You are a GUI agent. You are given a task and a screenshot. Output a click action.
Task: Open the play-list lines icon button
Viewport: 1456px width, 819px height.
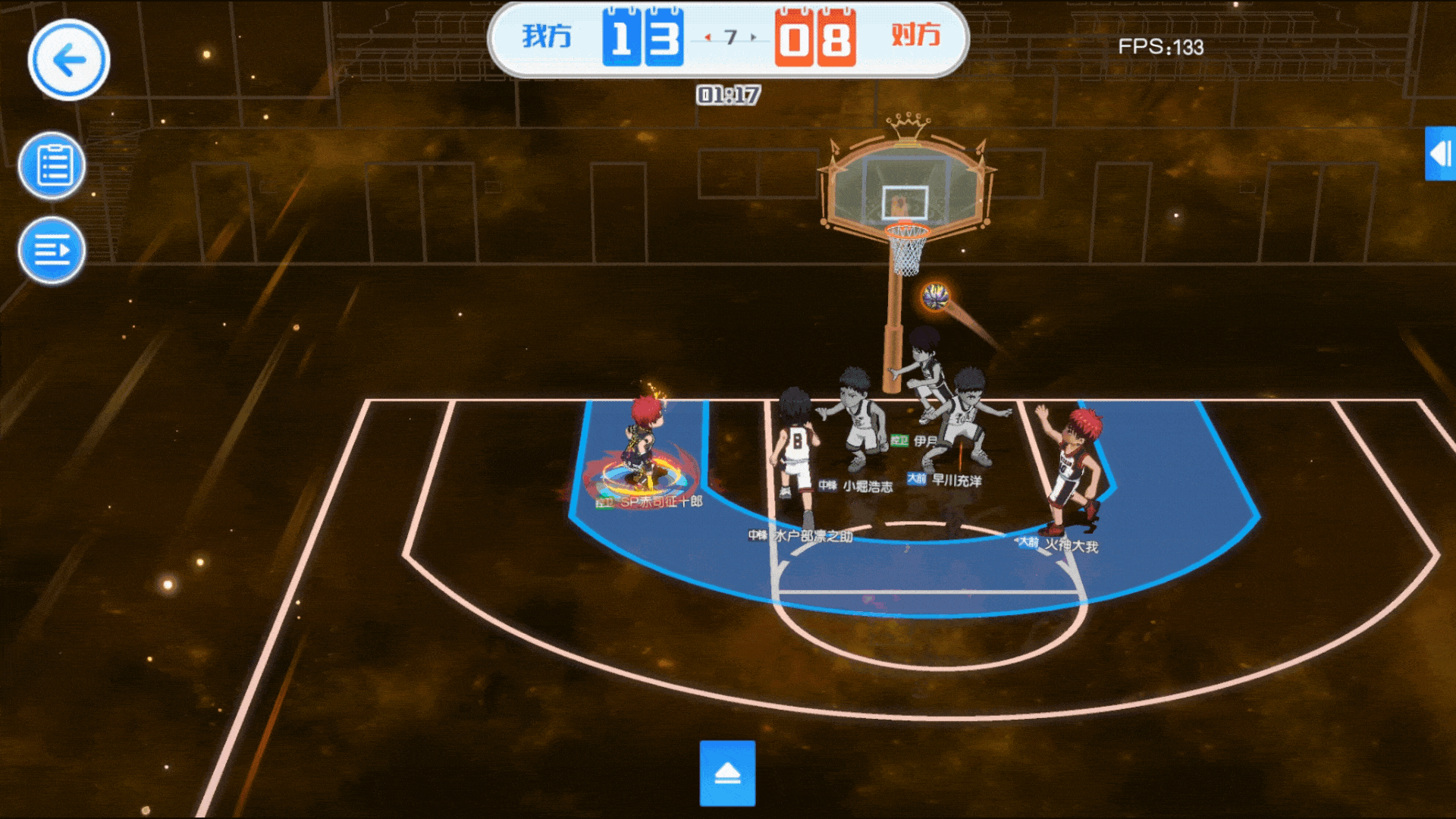[52, 250]
